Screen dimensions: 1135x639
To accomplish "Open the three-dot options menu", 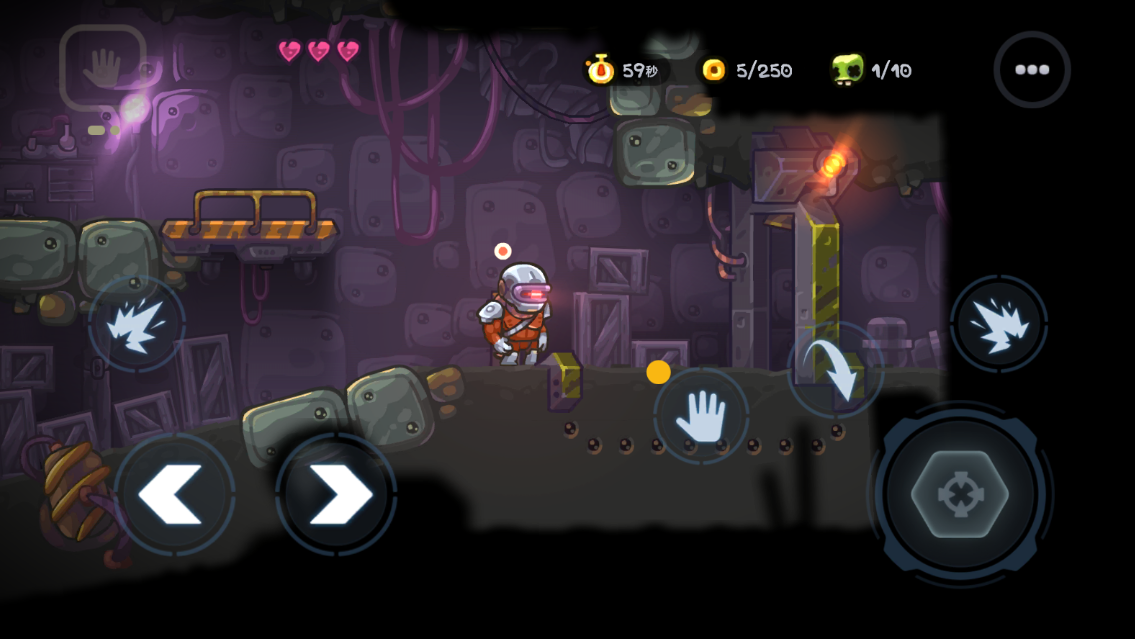I will pyautogui.click(x=1031, y=70).
